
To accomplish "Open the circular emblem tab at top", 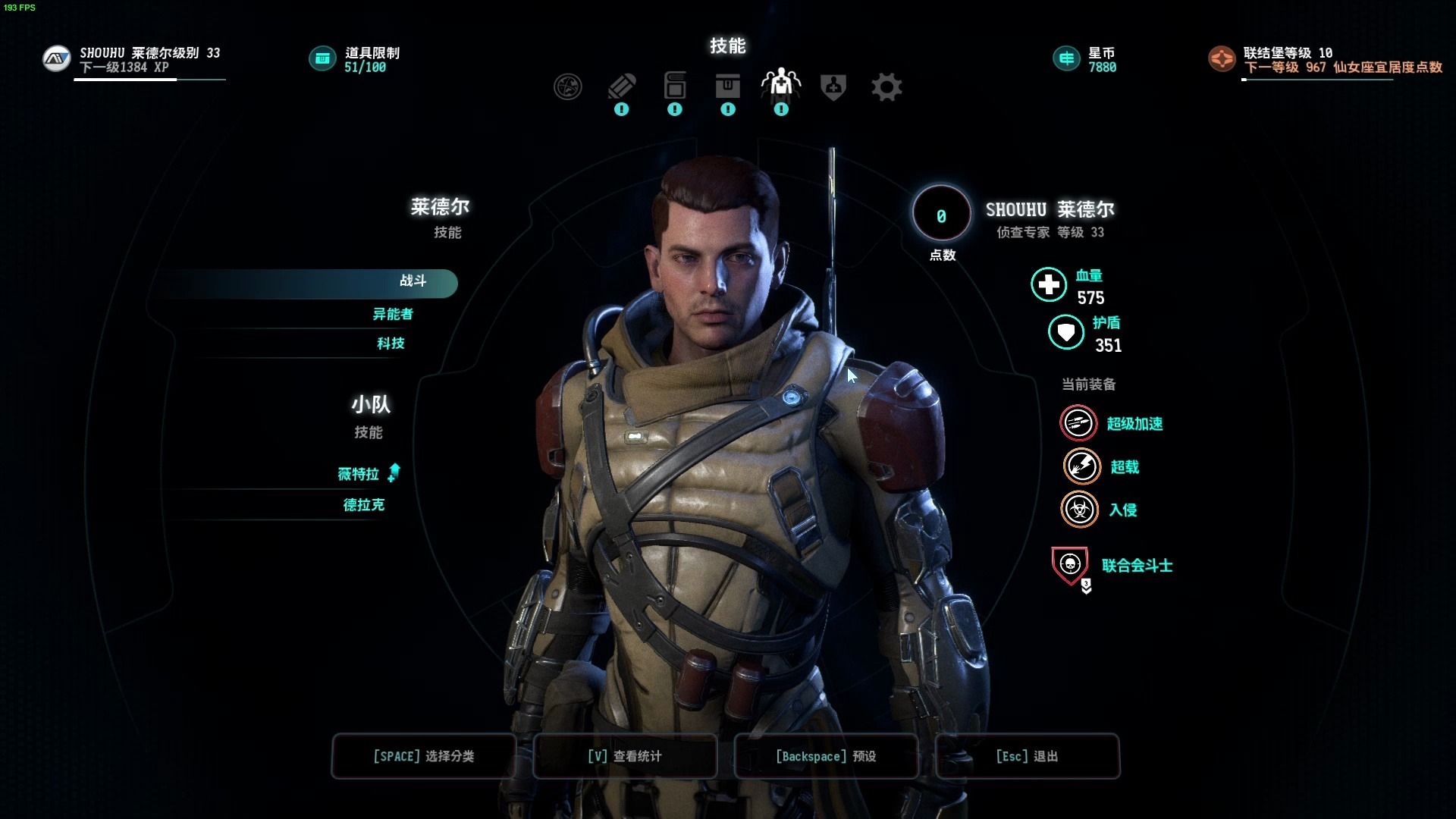I will pyautogui.click(x=568, y=87).
